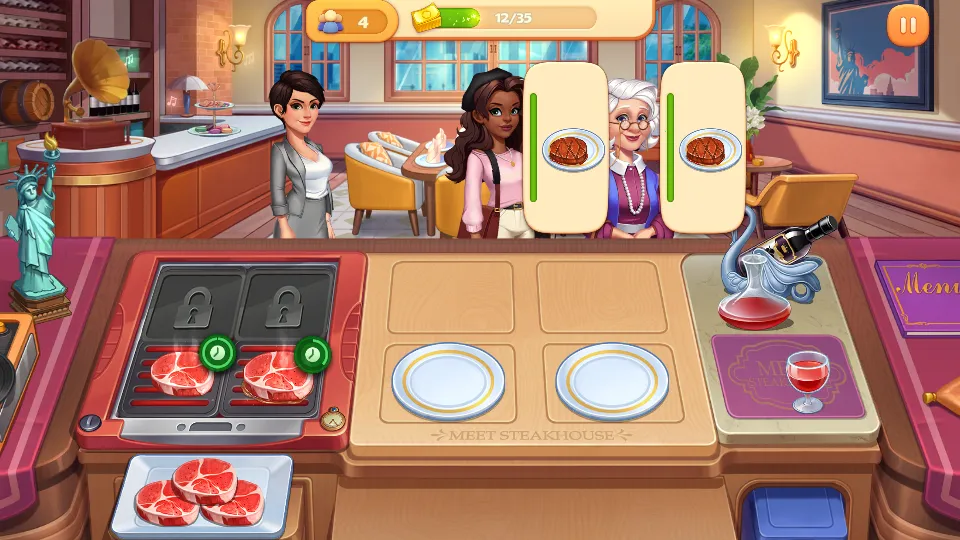Open the blue trash bin
Image resolution: width=960 pixels, height=540 pixels.
point(799,512)
